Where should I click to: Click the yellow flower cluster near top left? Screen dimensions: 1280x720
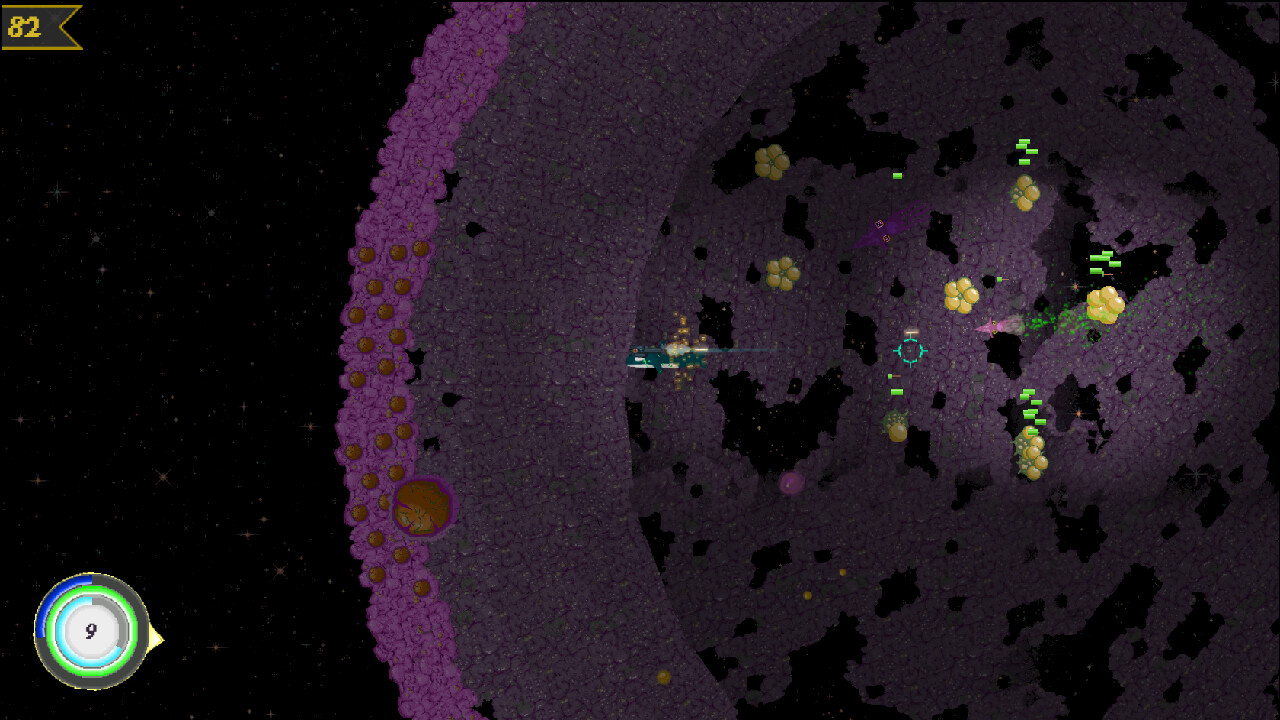point(772,163)
